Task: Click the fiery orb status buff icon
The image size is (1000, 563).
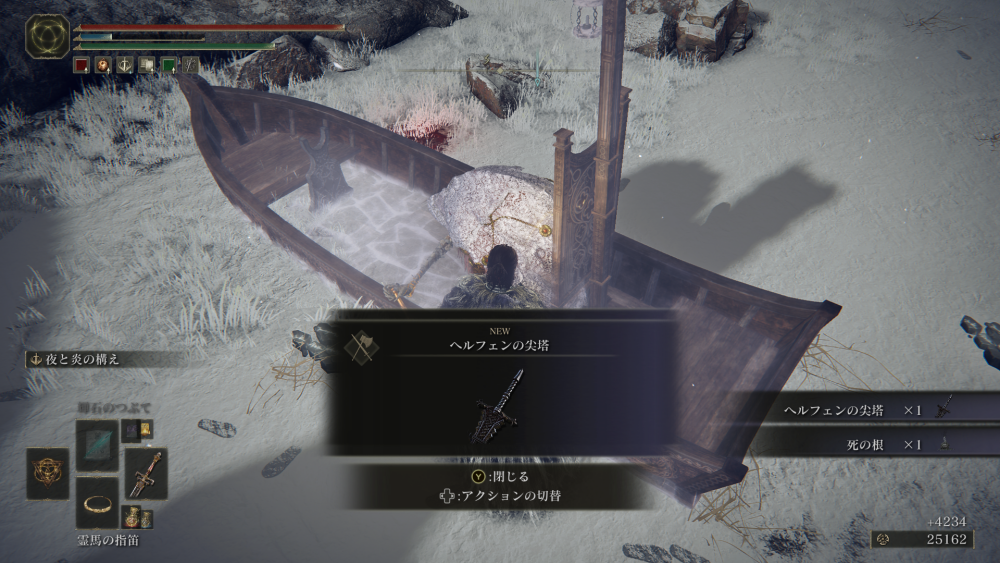Action: pos(103,65)
